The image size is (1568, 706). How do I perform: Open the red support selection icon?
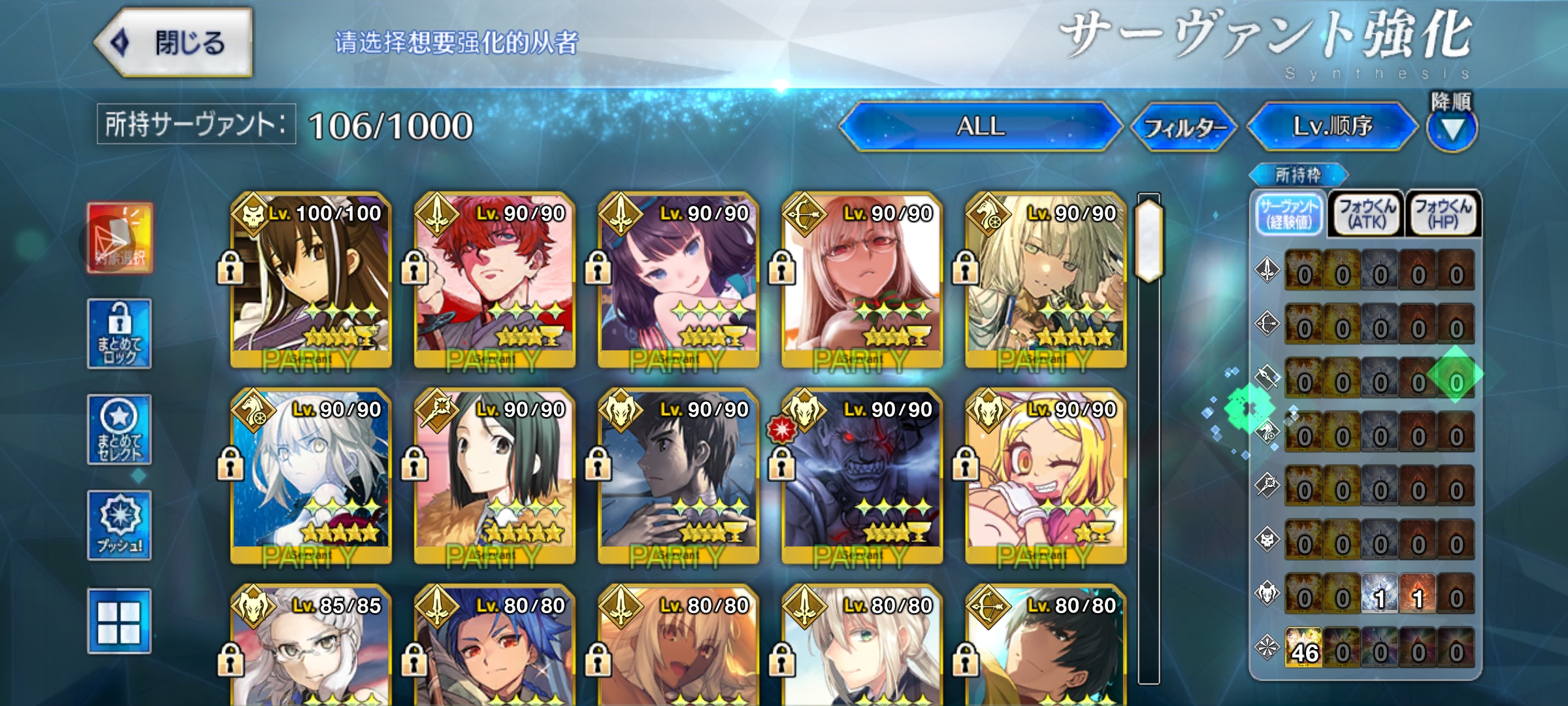tap(120, 238)
